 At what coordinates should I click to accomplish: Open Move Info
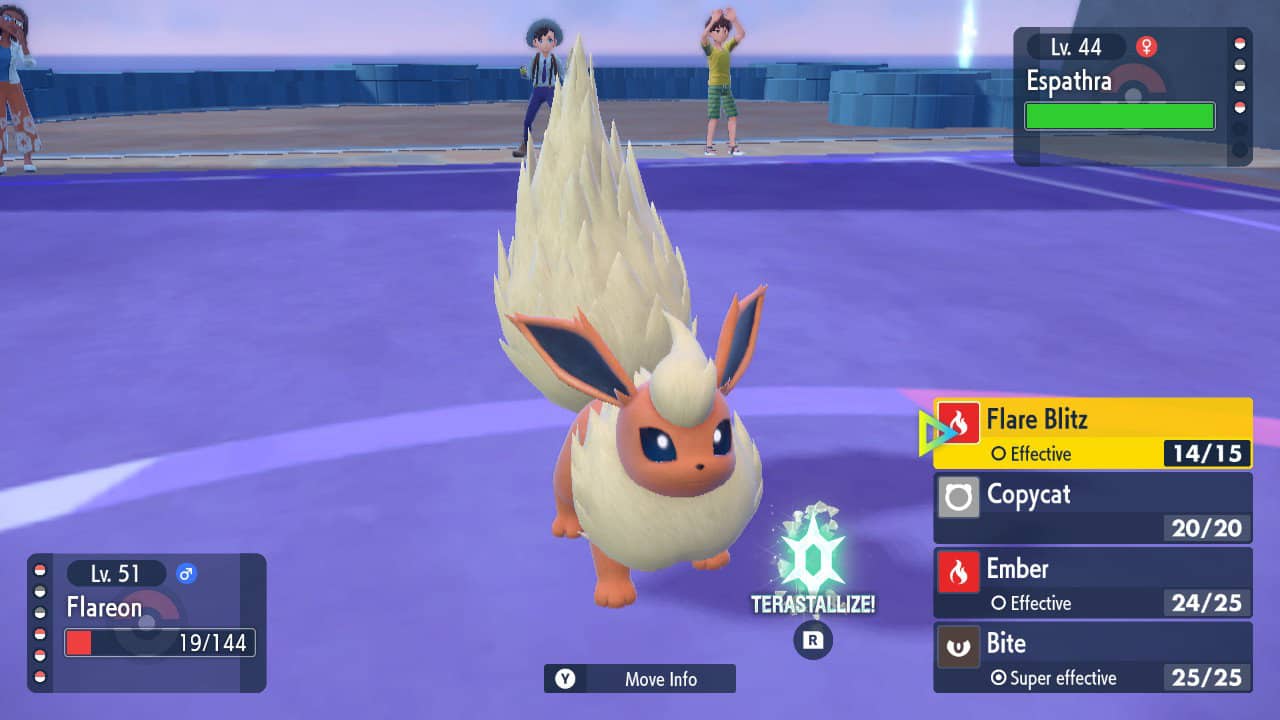coord(640,679)
